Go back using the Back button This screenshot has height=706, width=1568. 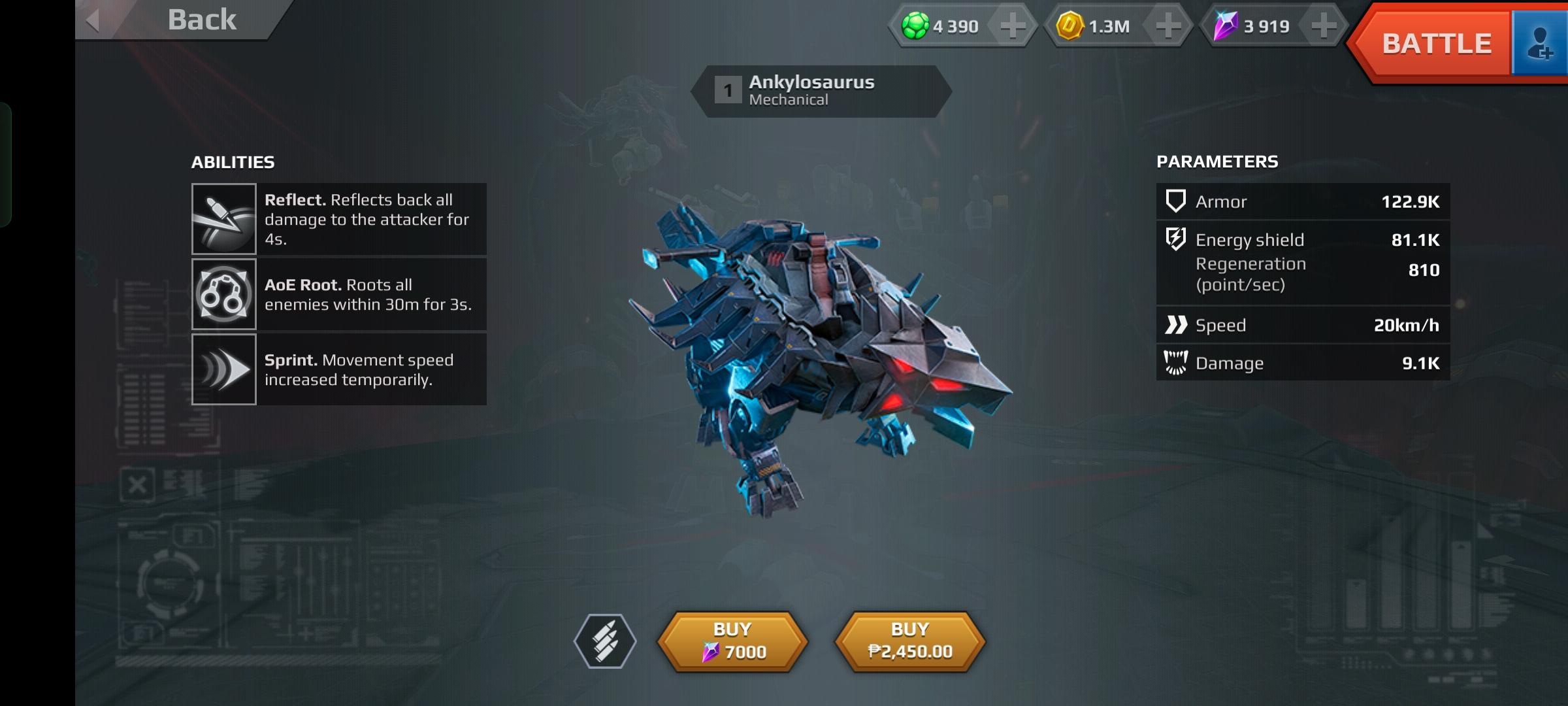(183, 20)
